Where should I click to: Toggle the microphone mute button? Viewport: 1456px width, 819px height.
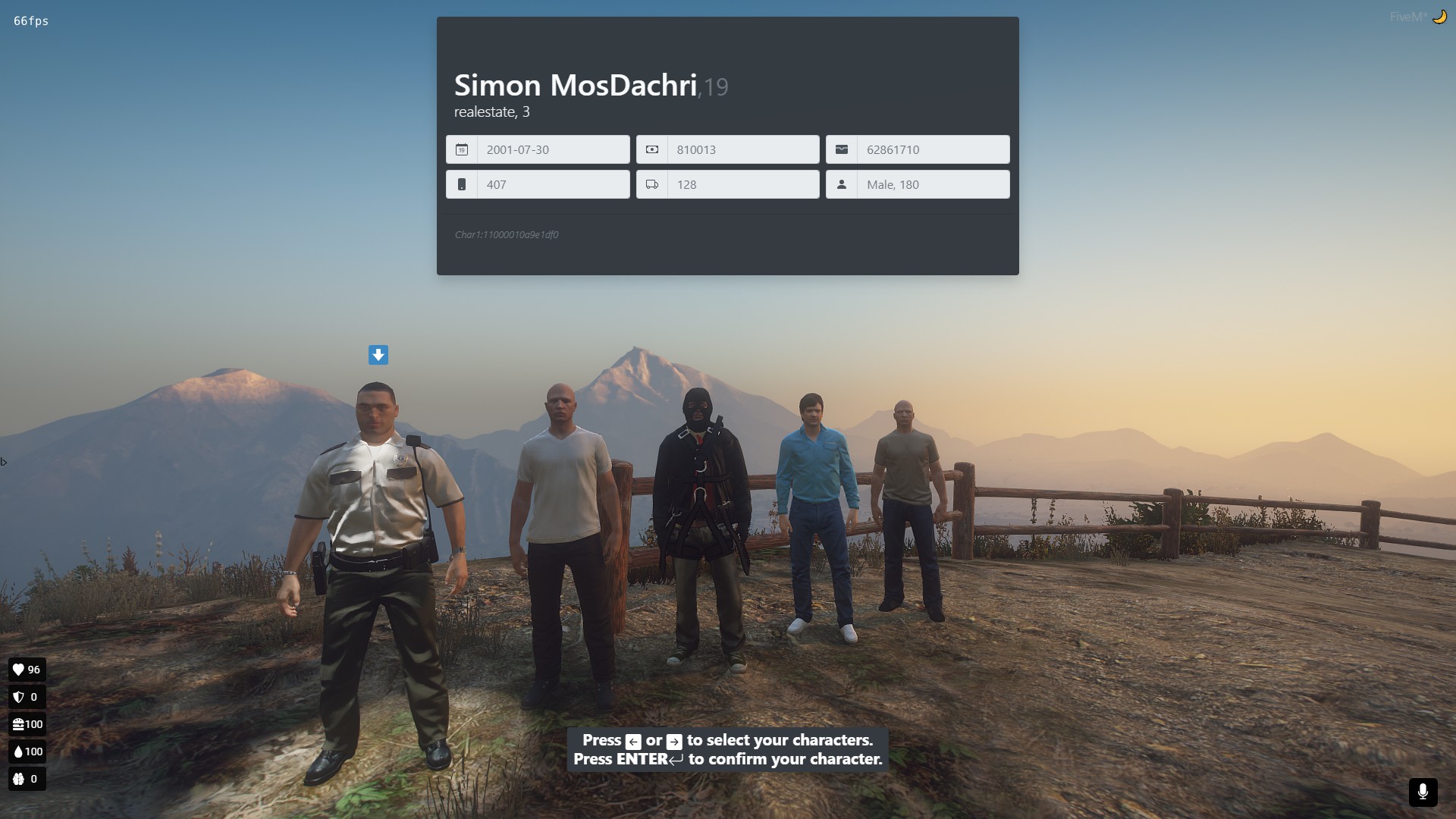(1423, 792)
